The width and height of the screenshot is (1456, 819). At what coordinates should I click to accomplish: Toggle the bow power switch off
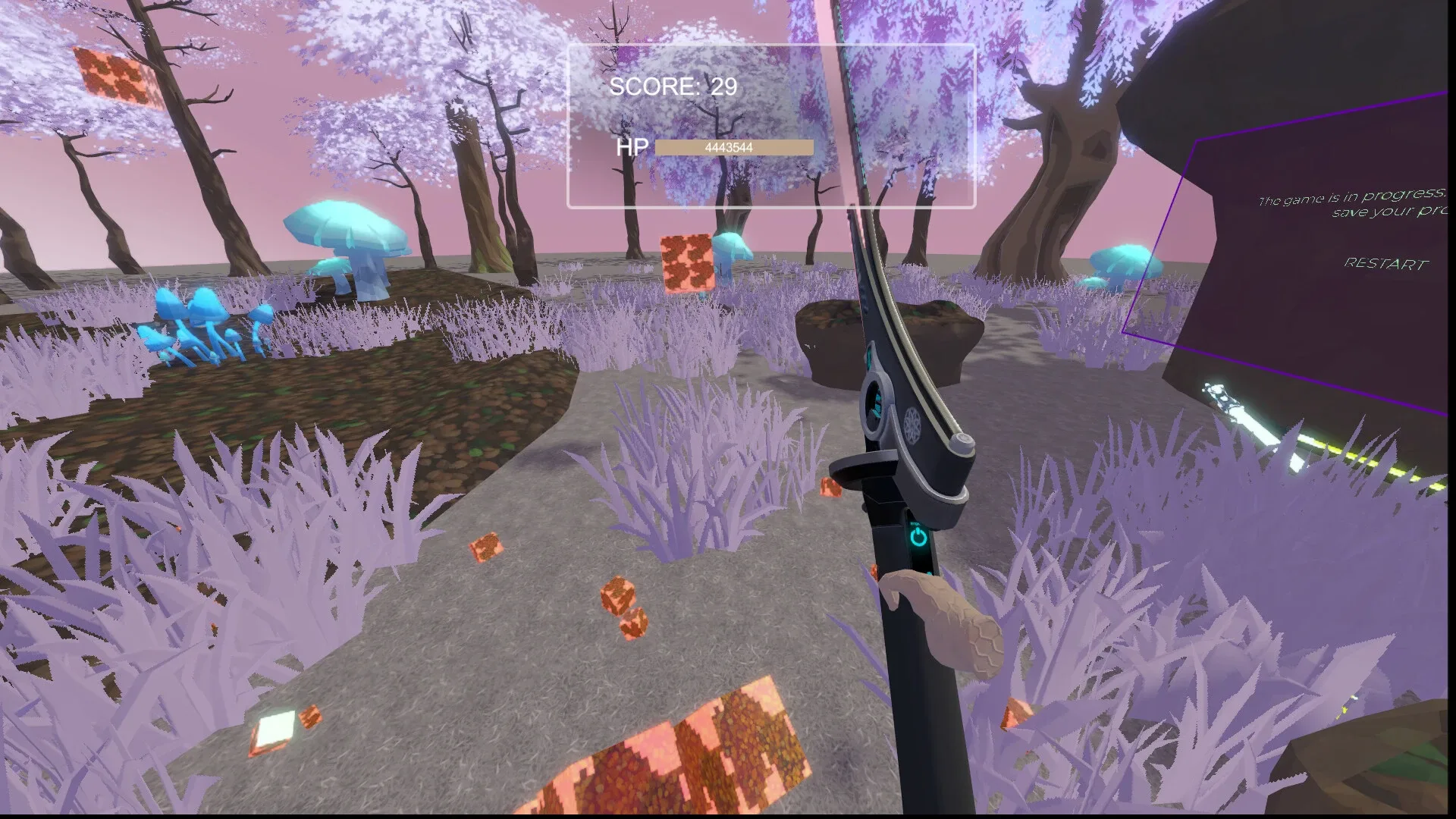[919, 535]
